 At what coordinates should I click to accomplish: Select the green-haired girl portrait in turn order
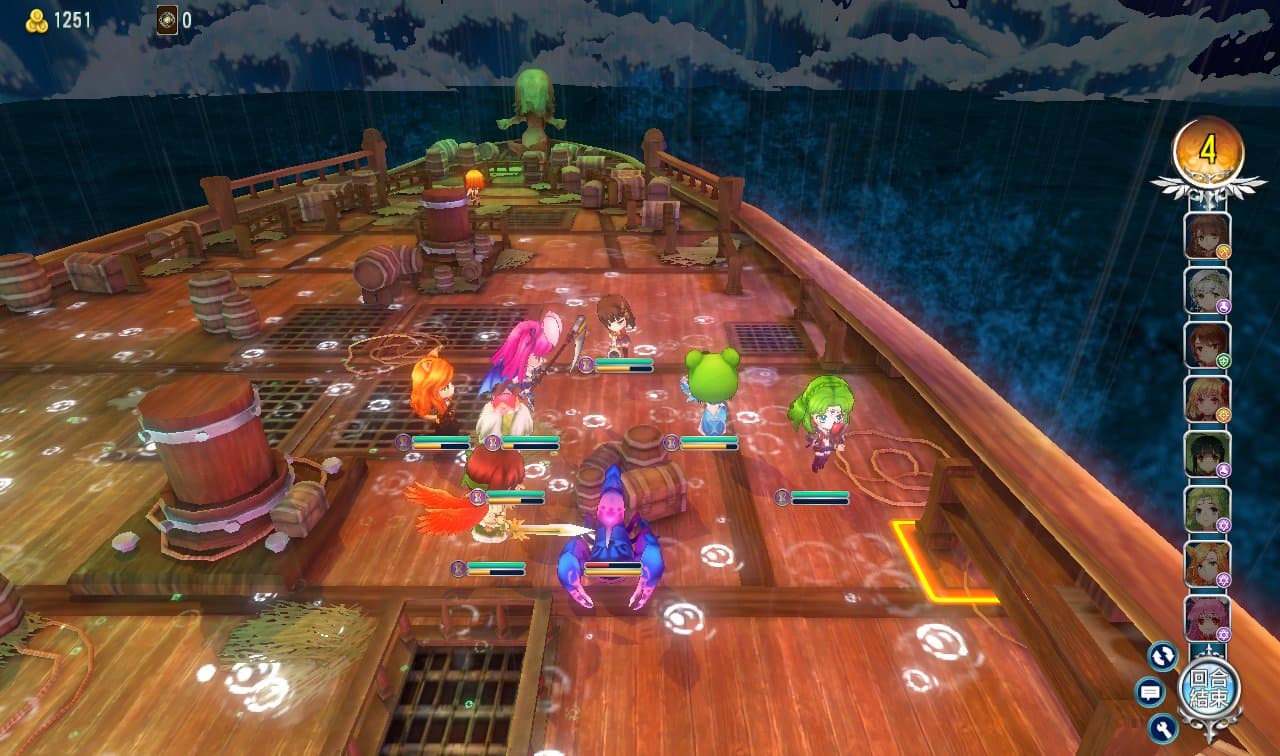tap(1207, 508)
